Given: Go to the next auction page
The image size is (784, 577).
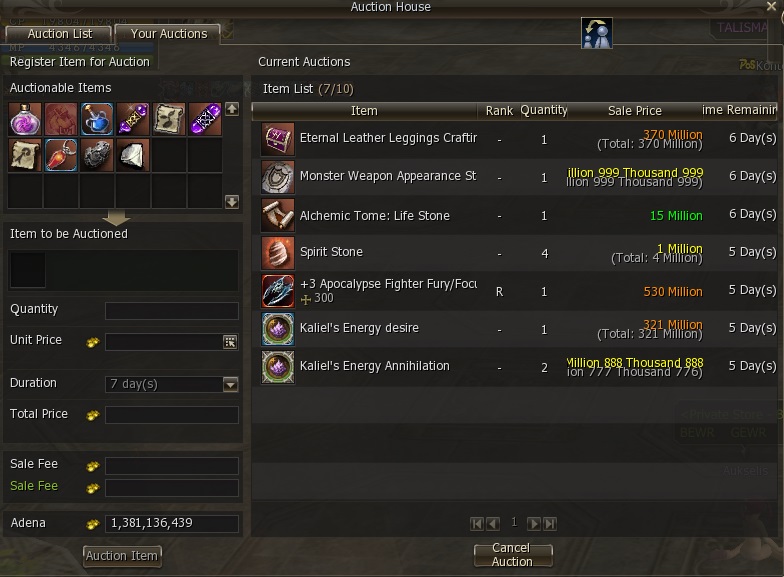Looking at the screenshot, I should [x=534, y=523].
